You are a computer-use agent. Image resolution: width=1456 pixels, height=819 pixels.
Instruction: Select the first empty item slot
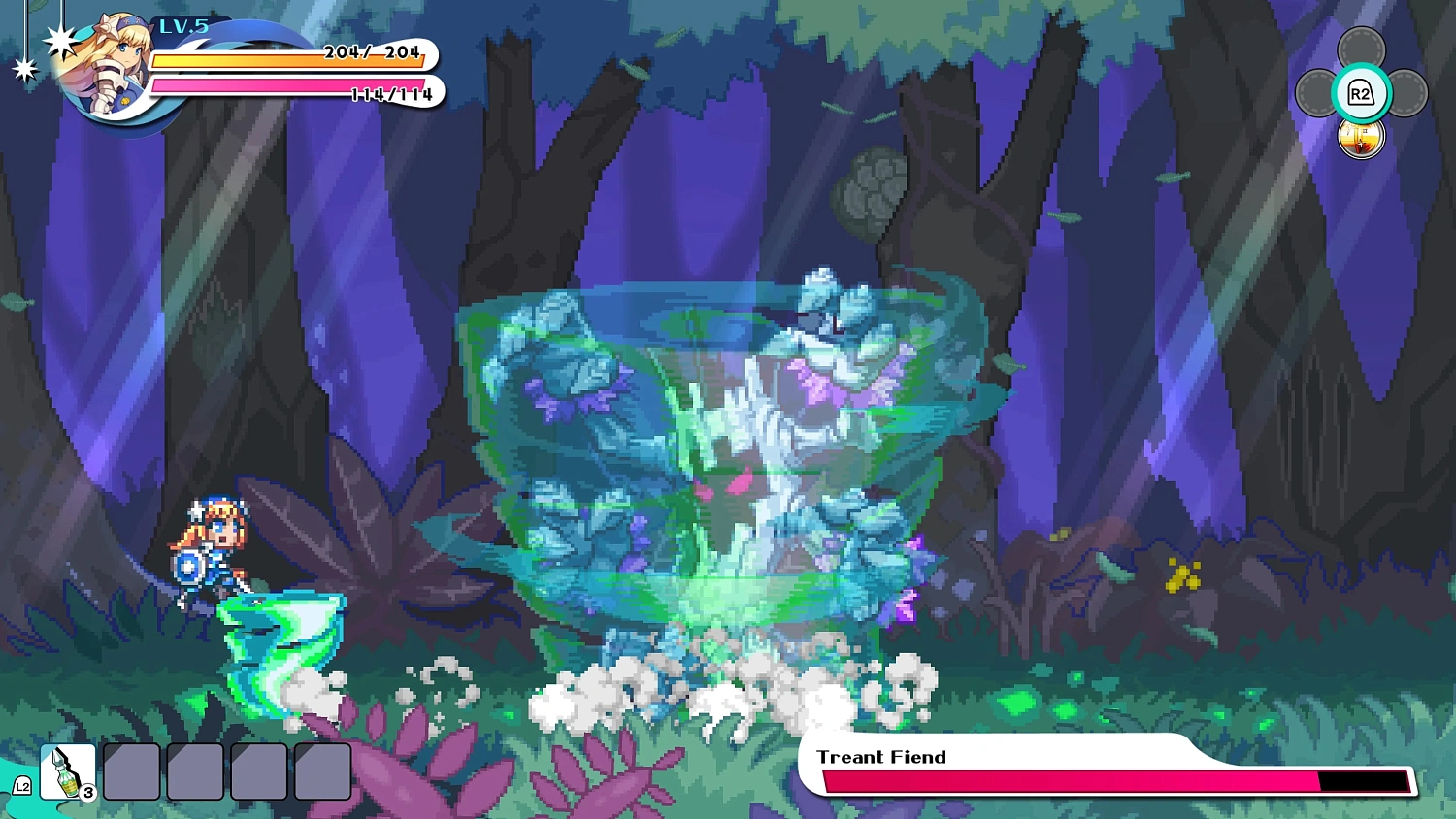(x=132, y=771)
